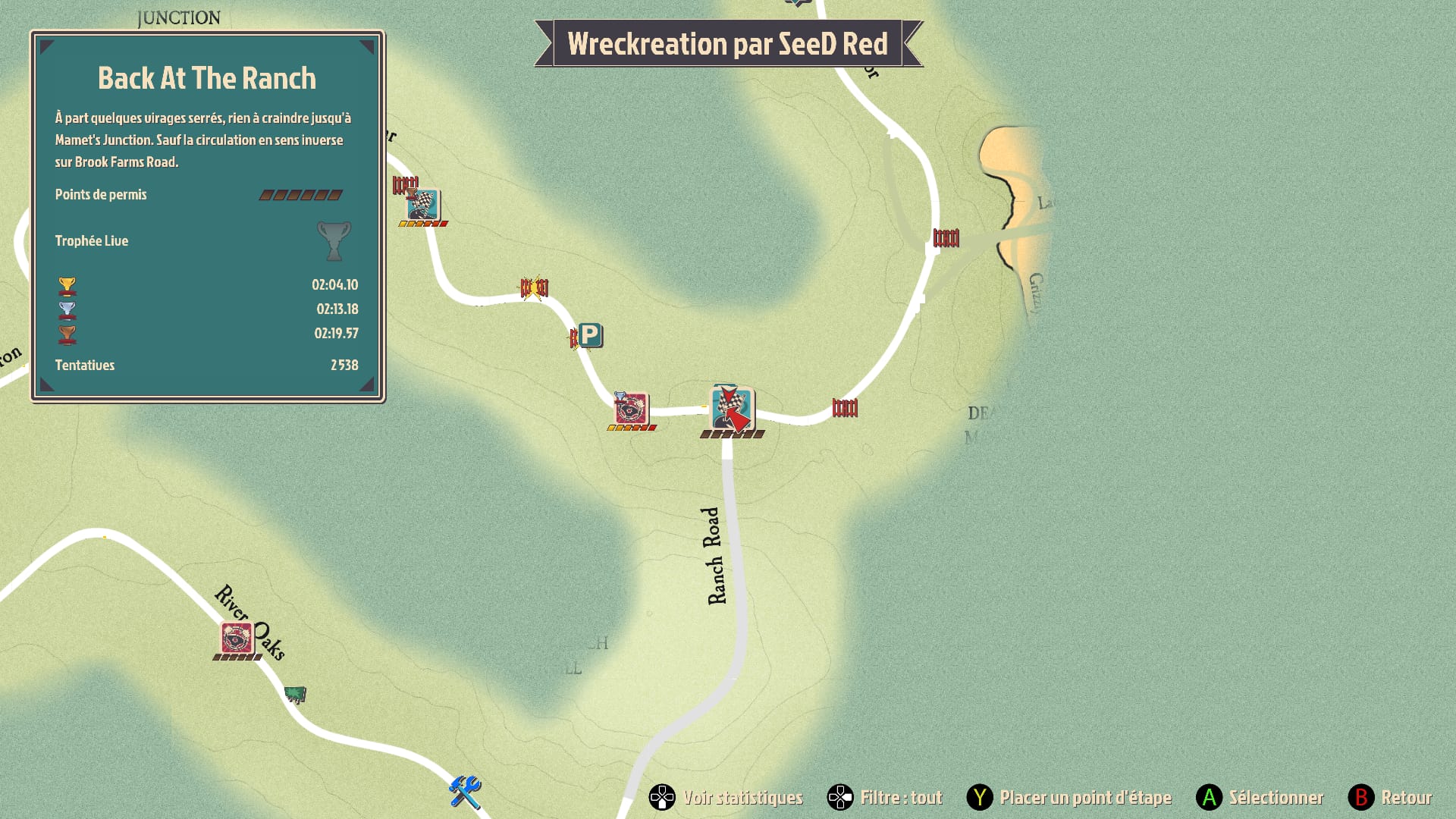
Task: Choose the checkered flag event with bronze trophy
Action: coord(422,205)
